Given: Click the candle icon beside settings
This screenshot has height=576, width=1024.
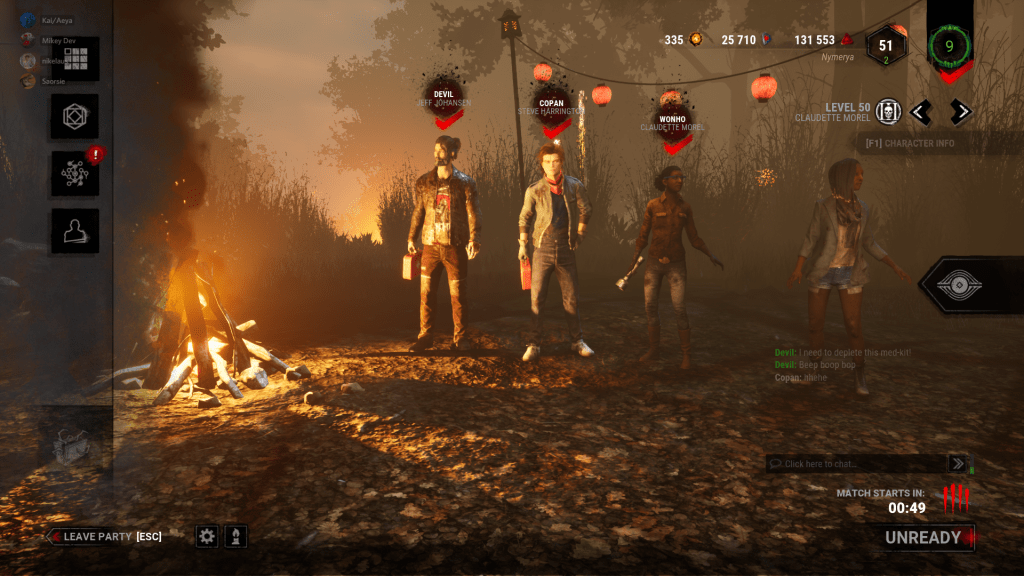Looking at the screenshot, I should point(236,537).
